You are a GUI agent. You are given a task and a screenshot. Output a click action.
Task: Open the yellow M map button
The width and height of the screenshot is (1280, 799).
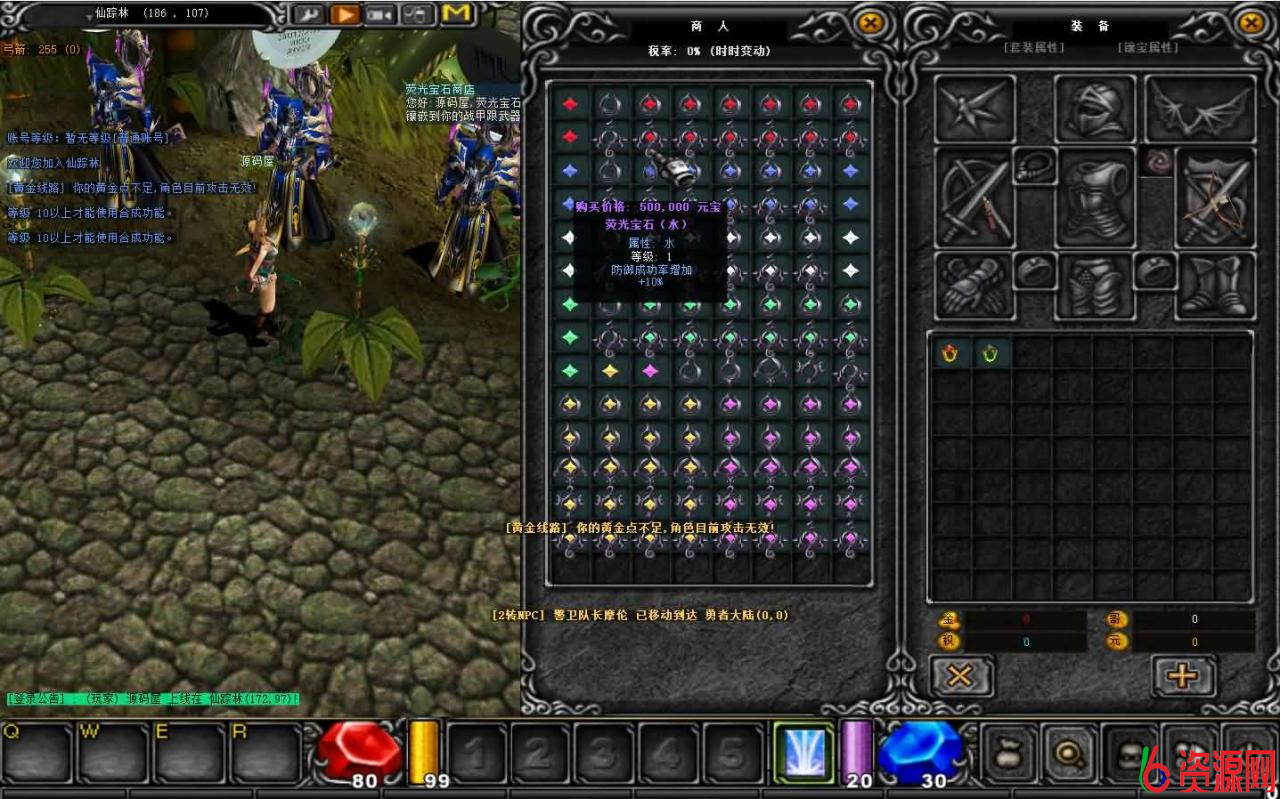click(457, 14)
